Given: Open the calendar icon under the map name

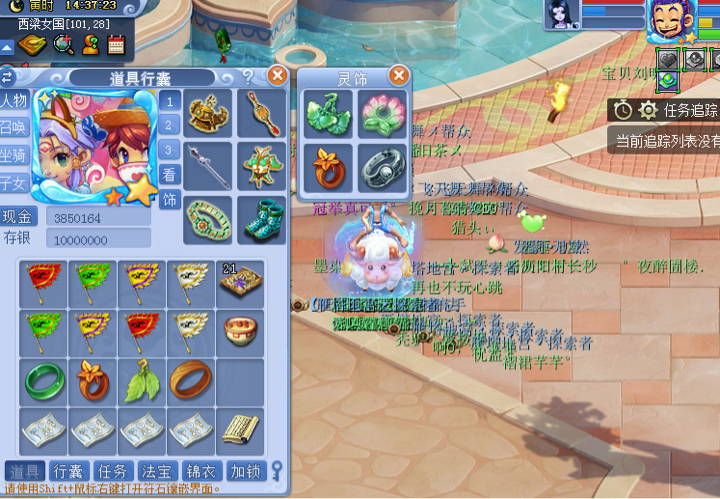Looking at the screenshot, I should (115, 44).
